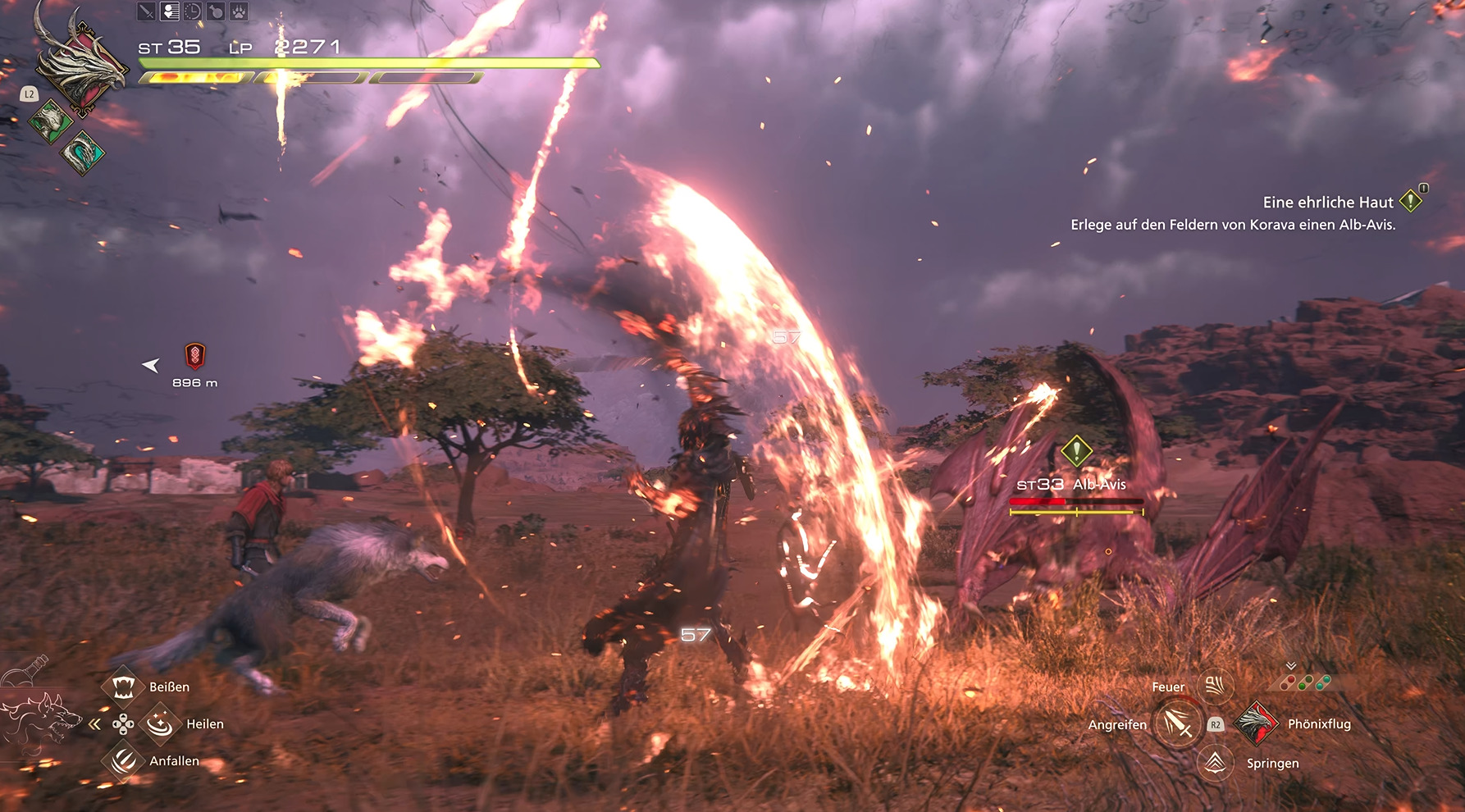
Task: Choose the teal eikon diamond icon
Action: 82,153
